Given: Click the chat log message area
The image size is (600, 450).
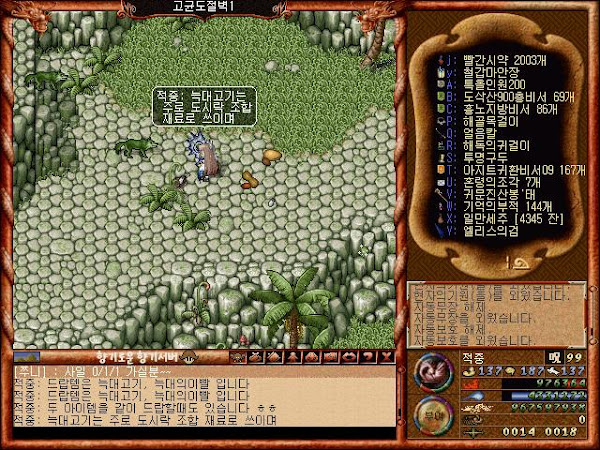Looking at the screenshot, I should (200, 398).
